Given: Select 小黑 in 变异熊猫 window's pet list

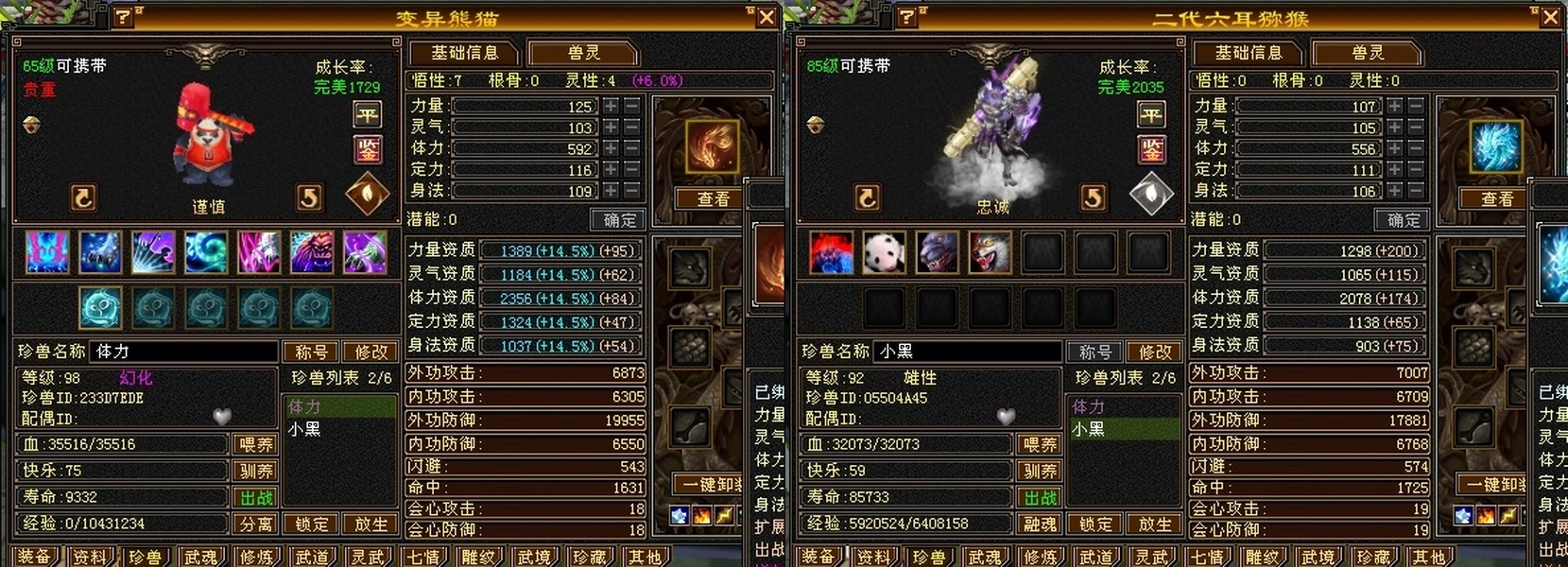Looking at the screenshot, I should [304, 429].
